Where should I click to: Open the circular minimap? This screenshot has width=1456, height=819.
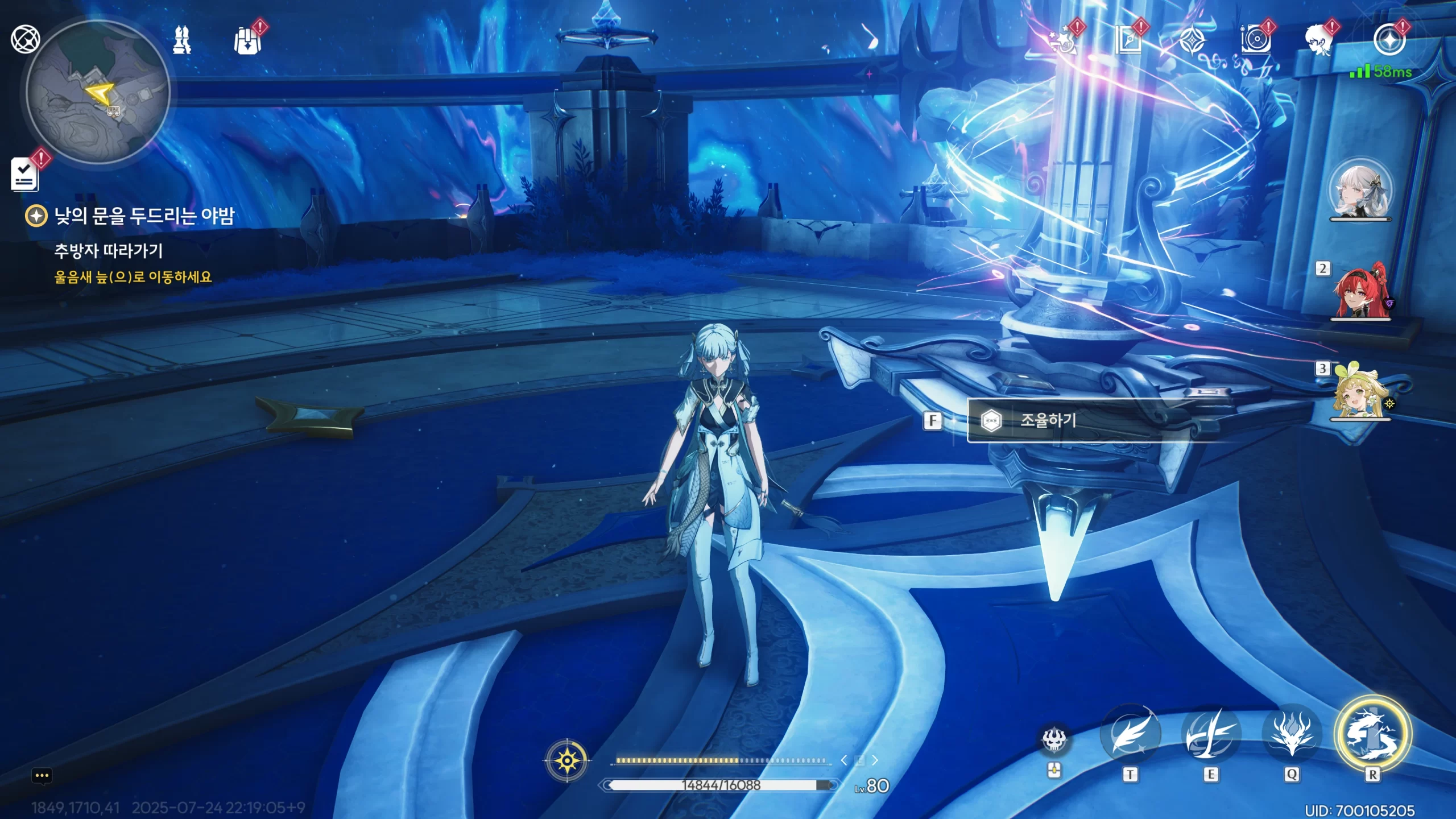coord(98,92)
